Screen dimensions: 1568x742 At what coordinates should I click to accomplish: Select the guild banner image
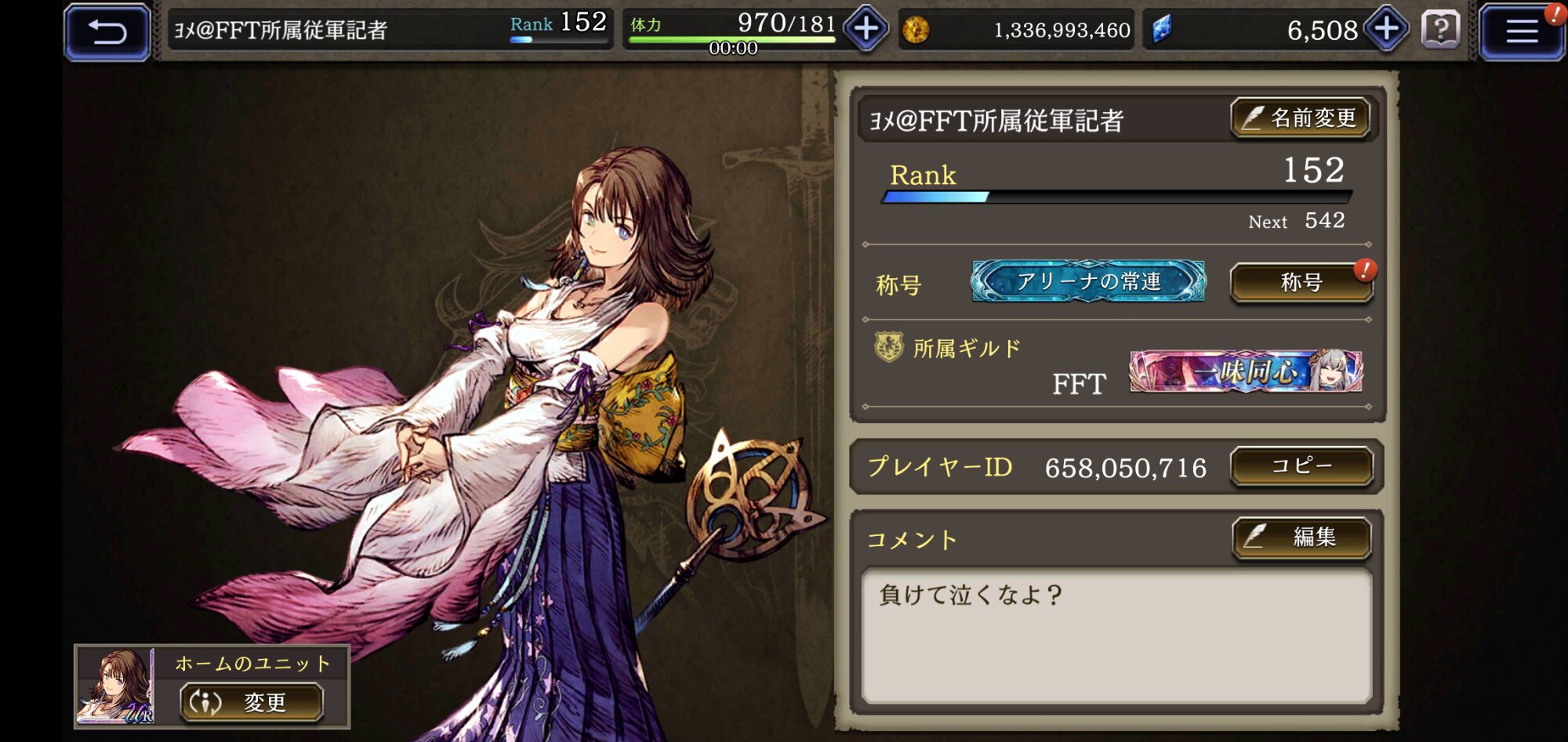pyautogui.click(x=1245, y=371)
